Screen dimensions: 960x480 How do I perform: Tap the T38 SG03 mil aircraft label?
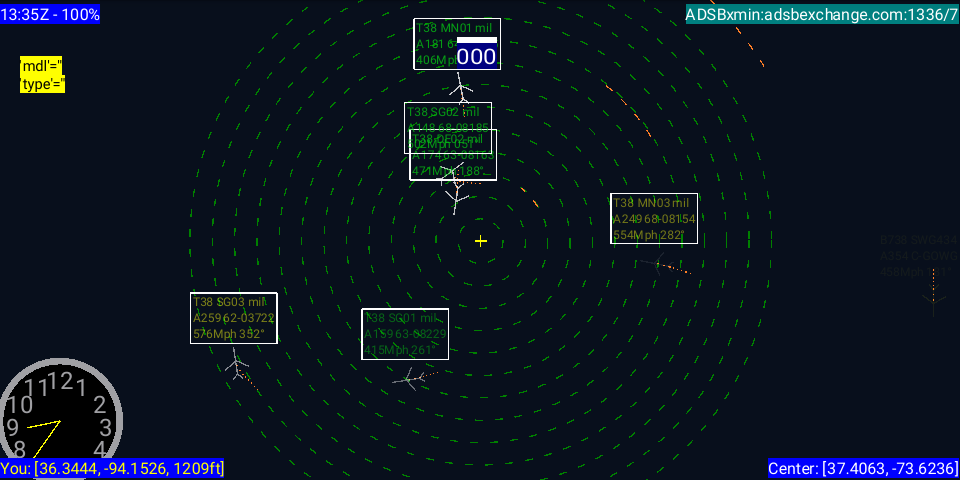(234, 318)
